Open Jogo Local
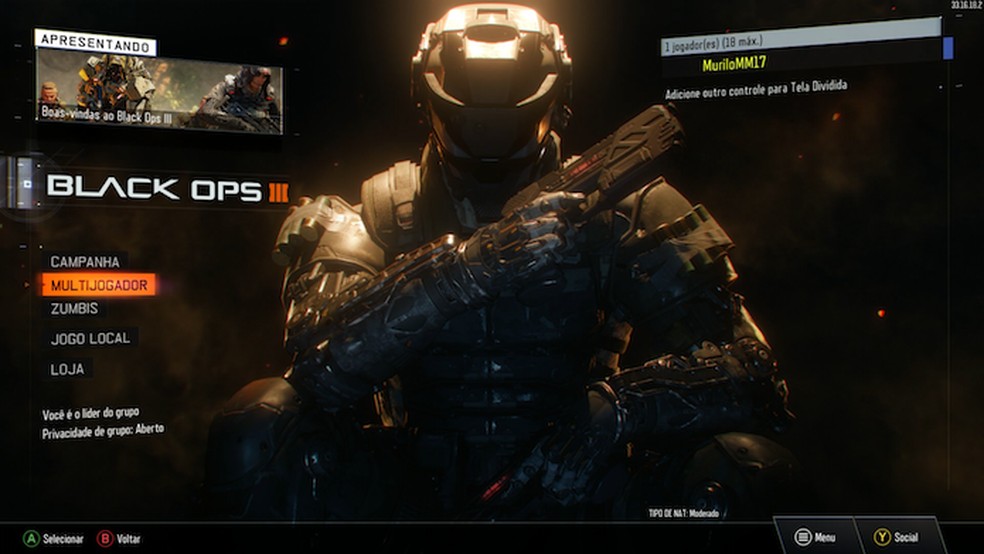Viewport: 984px width, 554px height. (x=90, y=339)
